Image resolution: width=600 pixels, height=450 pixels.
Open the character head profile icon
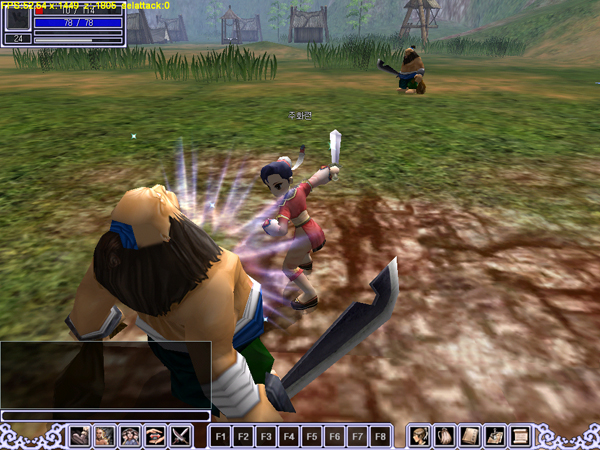(420, 436)
